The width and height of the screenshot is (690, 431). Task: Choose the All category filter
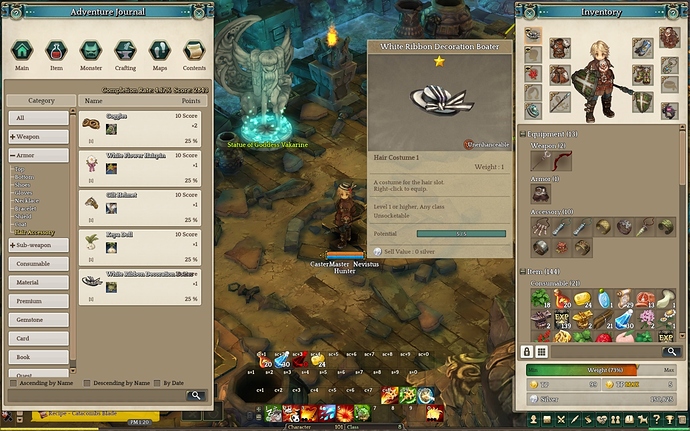[40, 118]
